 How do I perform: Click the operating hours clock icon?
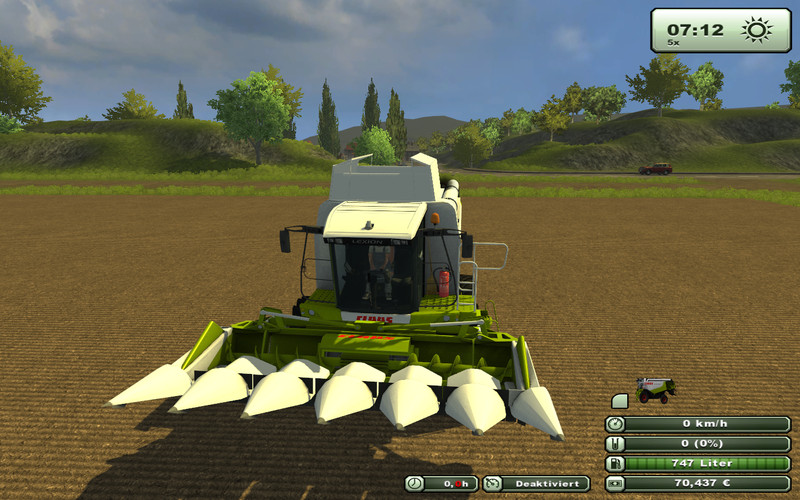coord(415,484)
